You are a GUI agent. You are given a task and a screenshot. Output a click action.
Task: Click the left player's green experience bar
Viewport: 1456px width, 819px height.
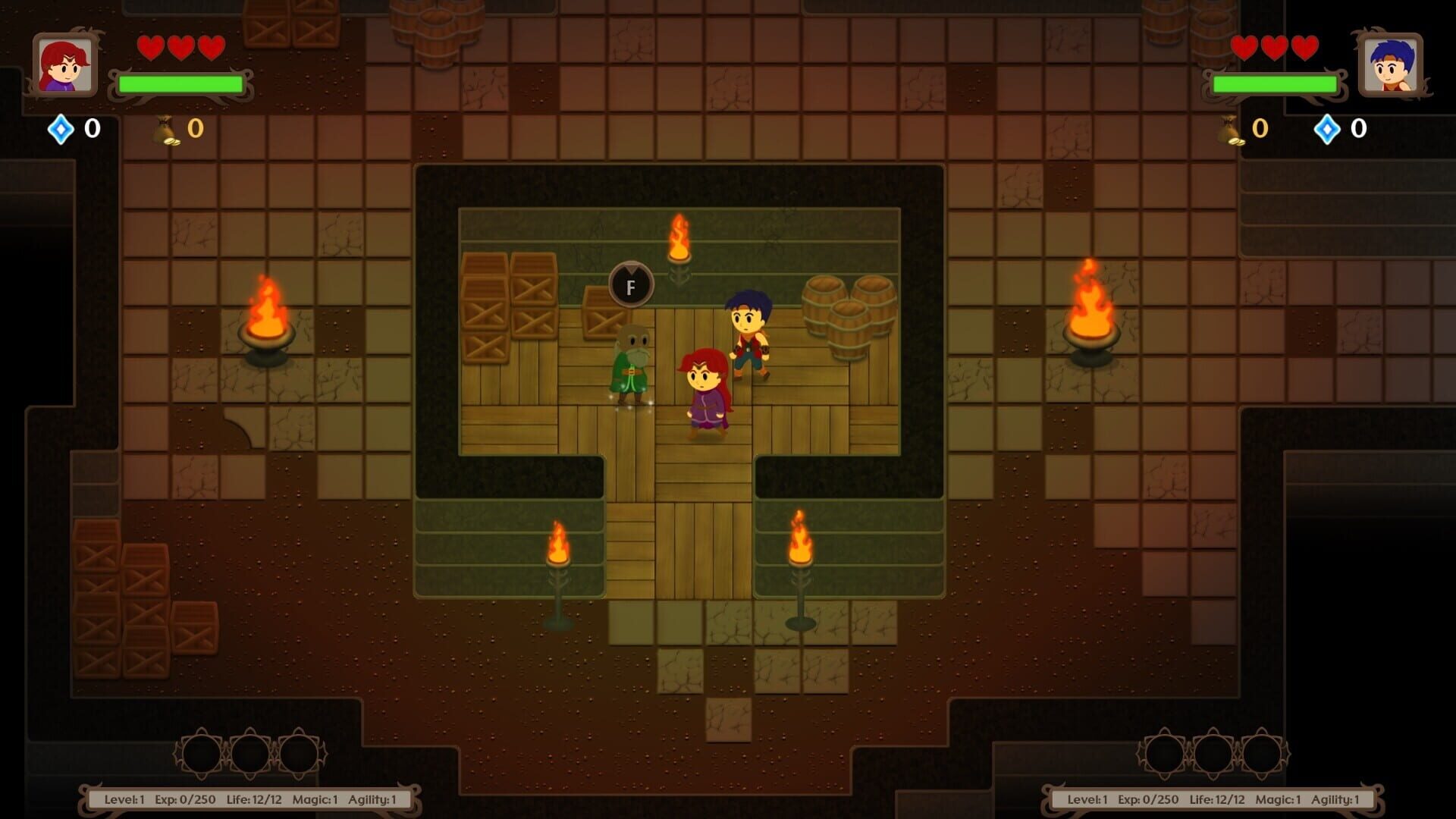(x=180, y=83)
